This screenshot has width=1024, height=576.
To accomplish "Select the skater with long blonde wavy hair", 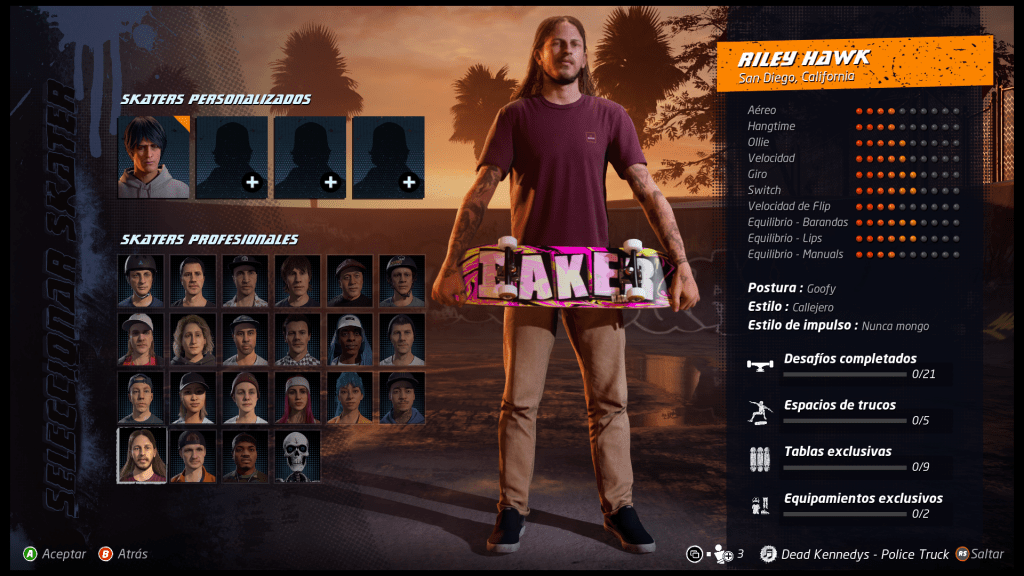I will point(193,340).
